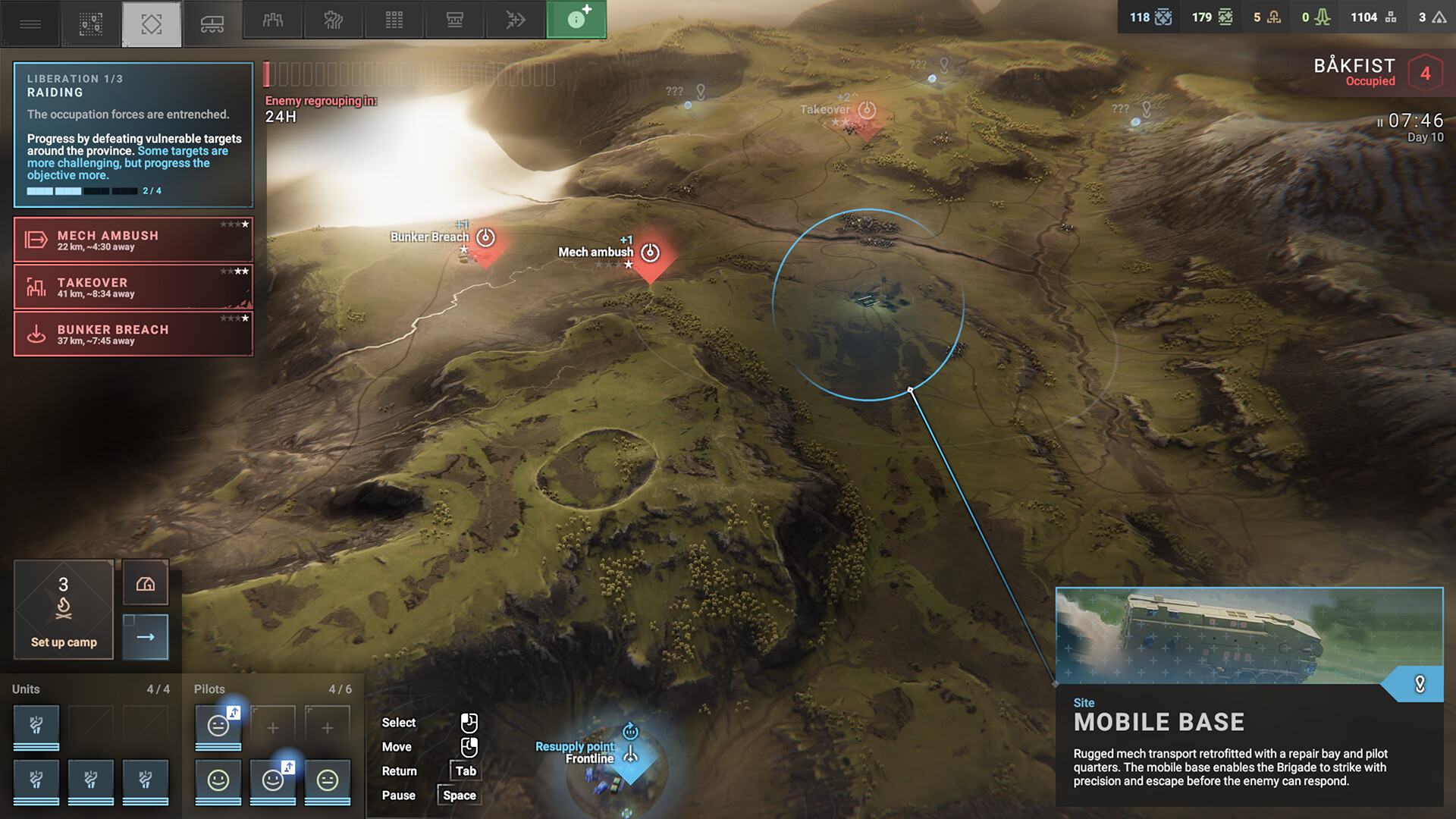Open the hamburger main menu
The width and height of the screenshot is (1456, 819).
coord(30,24)
